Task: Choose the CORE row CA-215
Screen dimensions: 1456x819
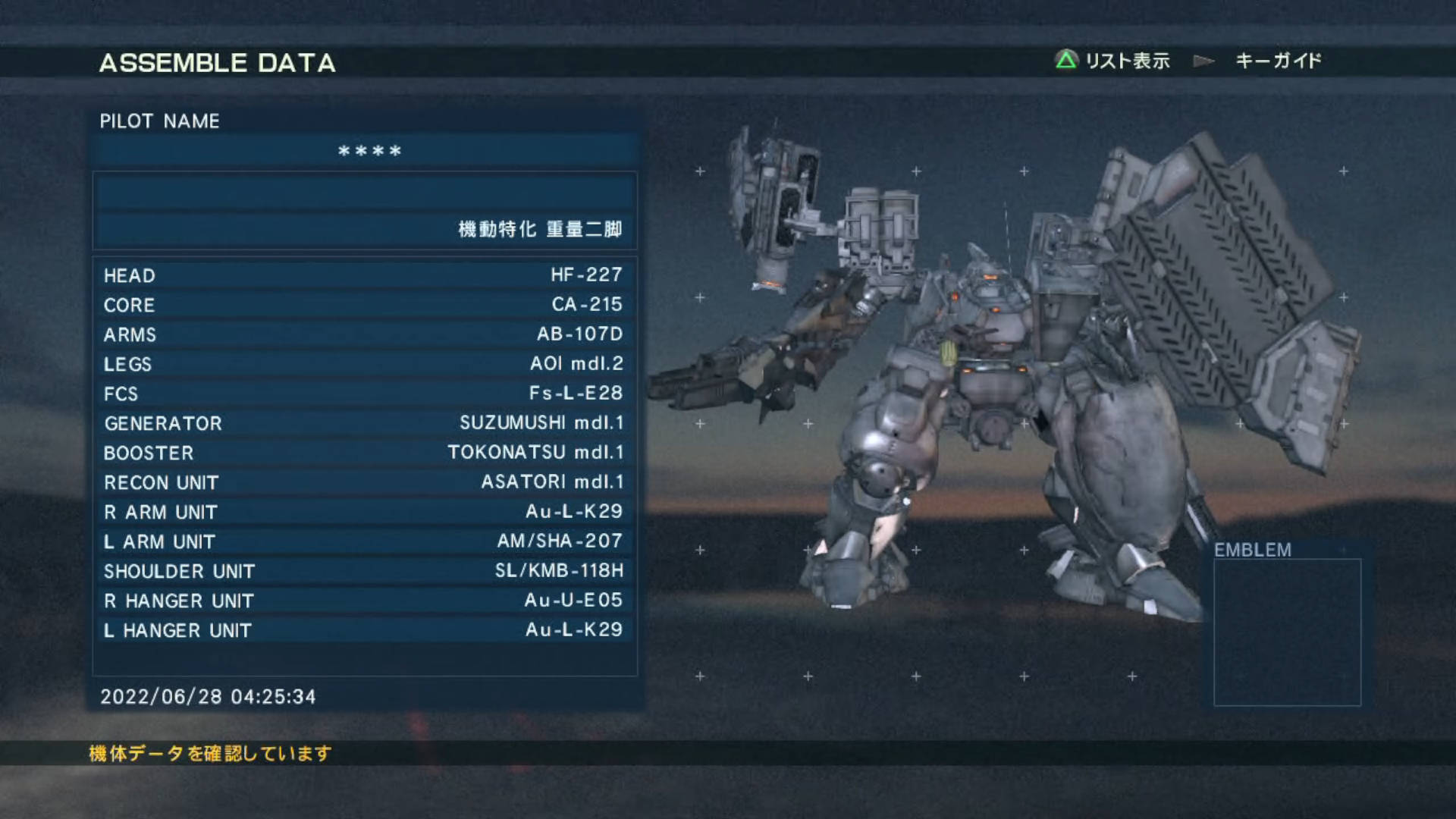Action: (x=364, y=304)
